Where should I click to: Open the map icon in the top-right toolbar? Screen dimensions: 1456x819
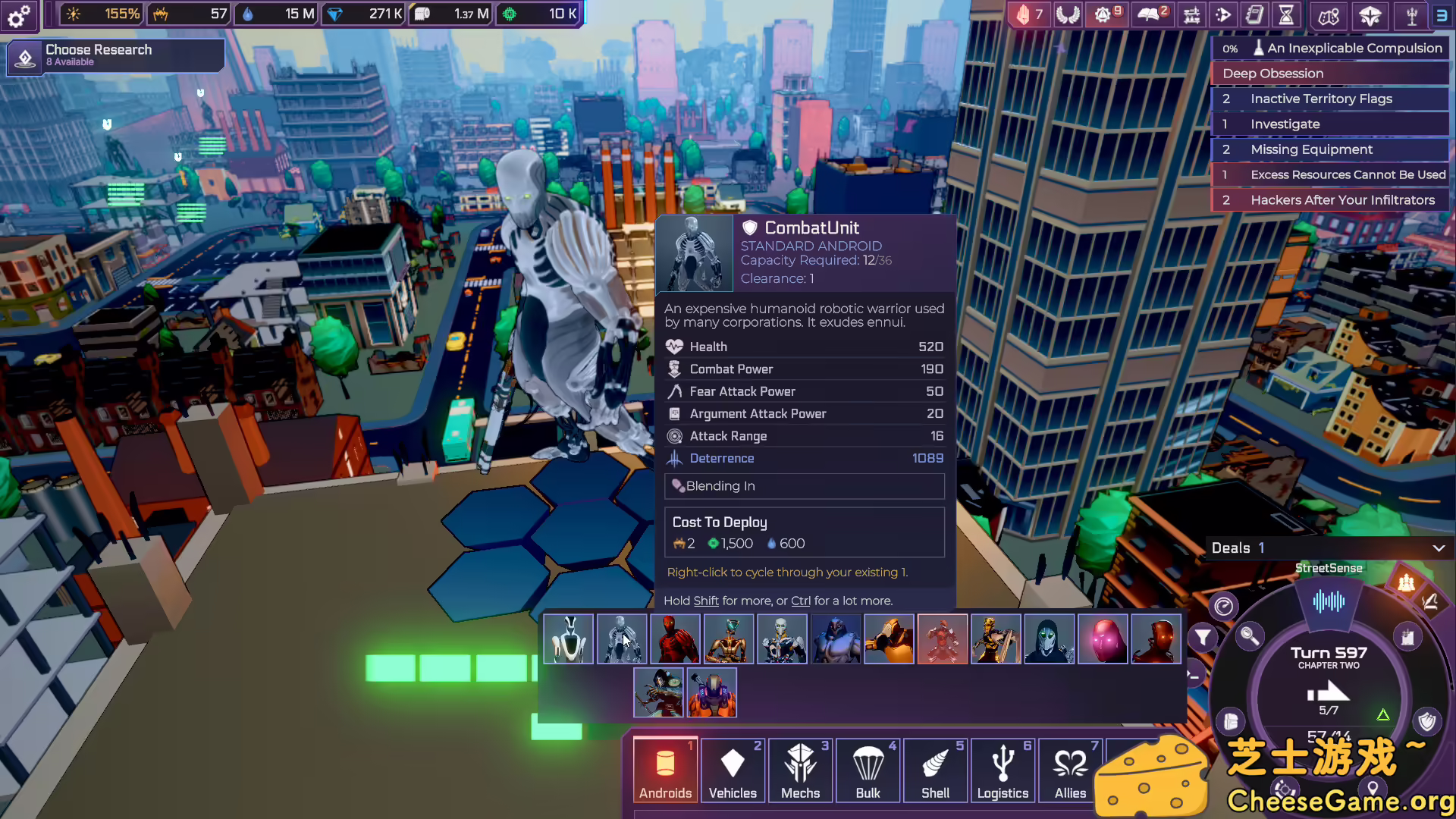click(1328, 16)
